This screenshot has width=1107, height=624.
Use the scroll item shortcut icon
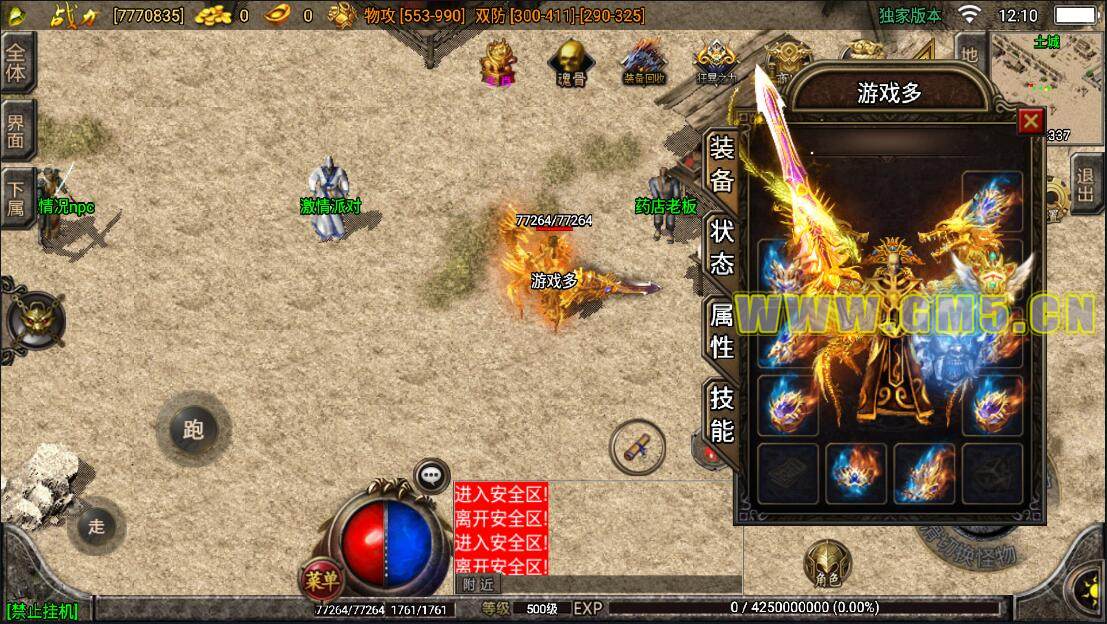pyautogui.click(x=637, y=447)
